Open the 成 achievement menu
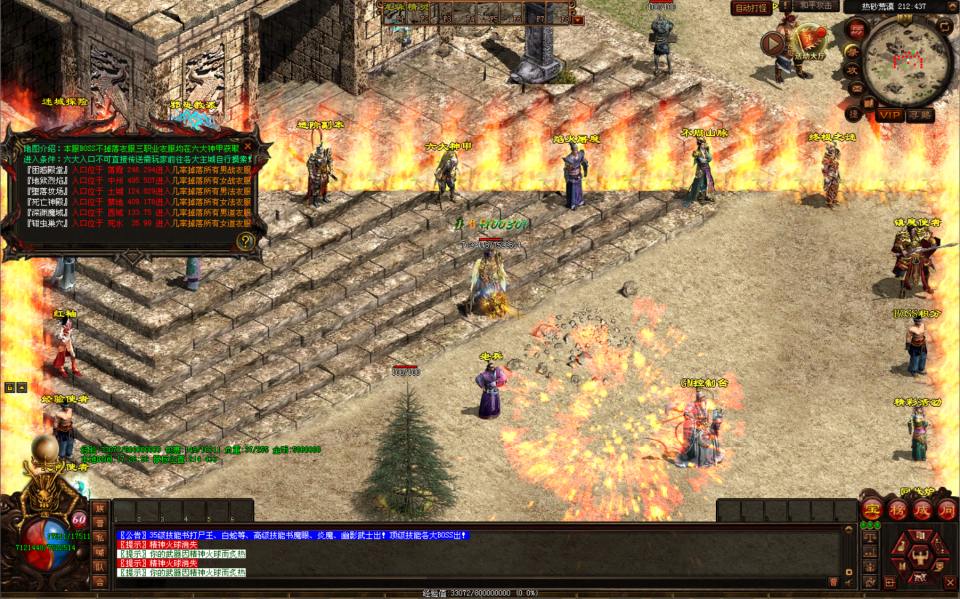This screenshot has height=599, width=960. 921,509
